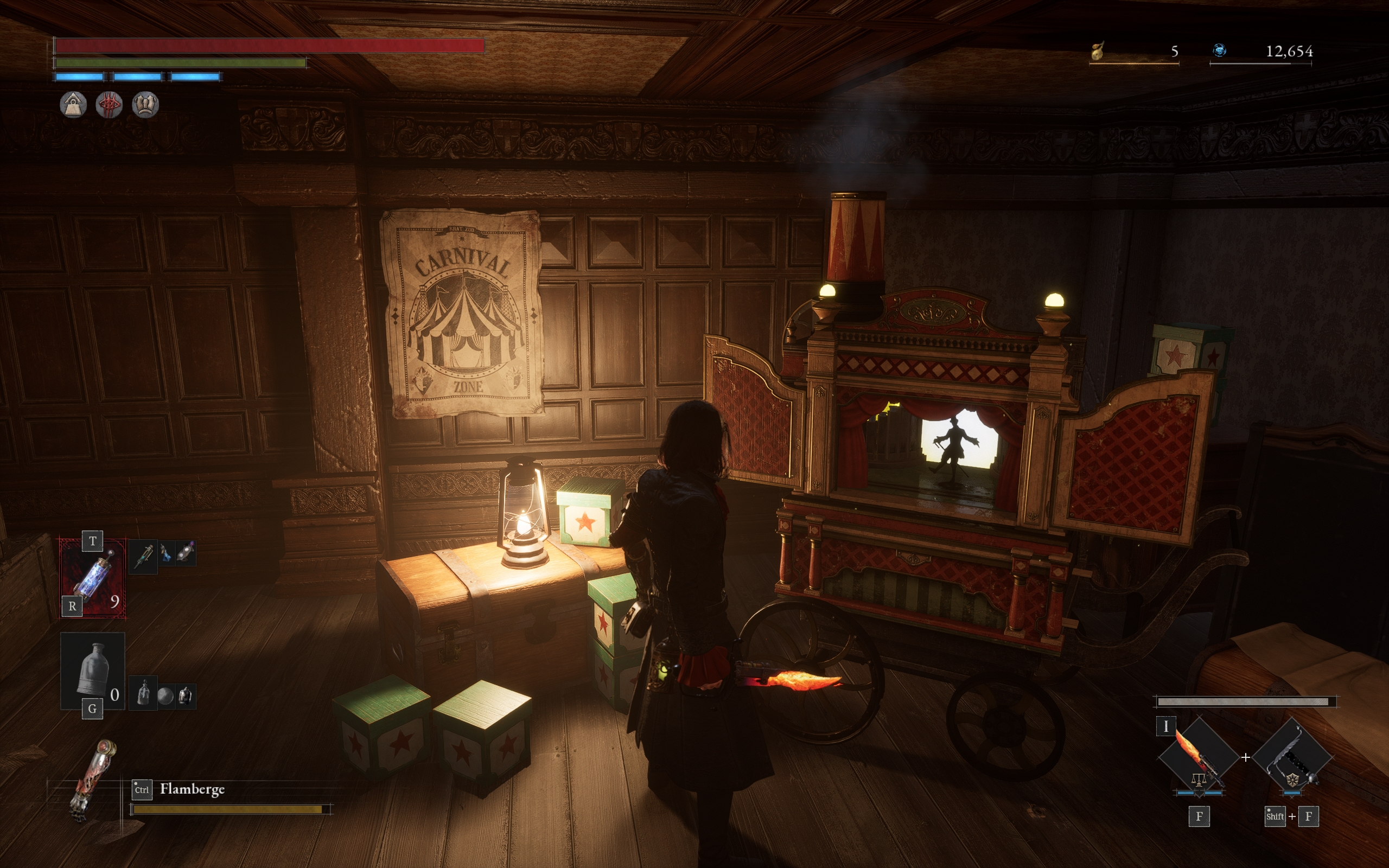
Task: Click the weight status effect icon
Action: (73, 105)
